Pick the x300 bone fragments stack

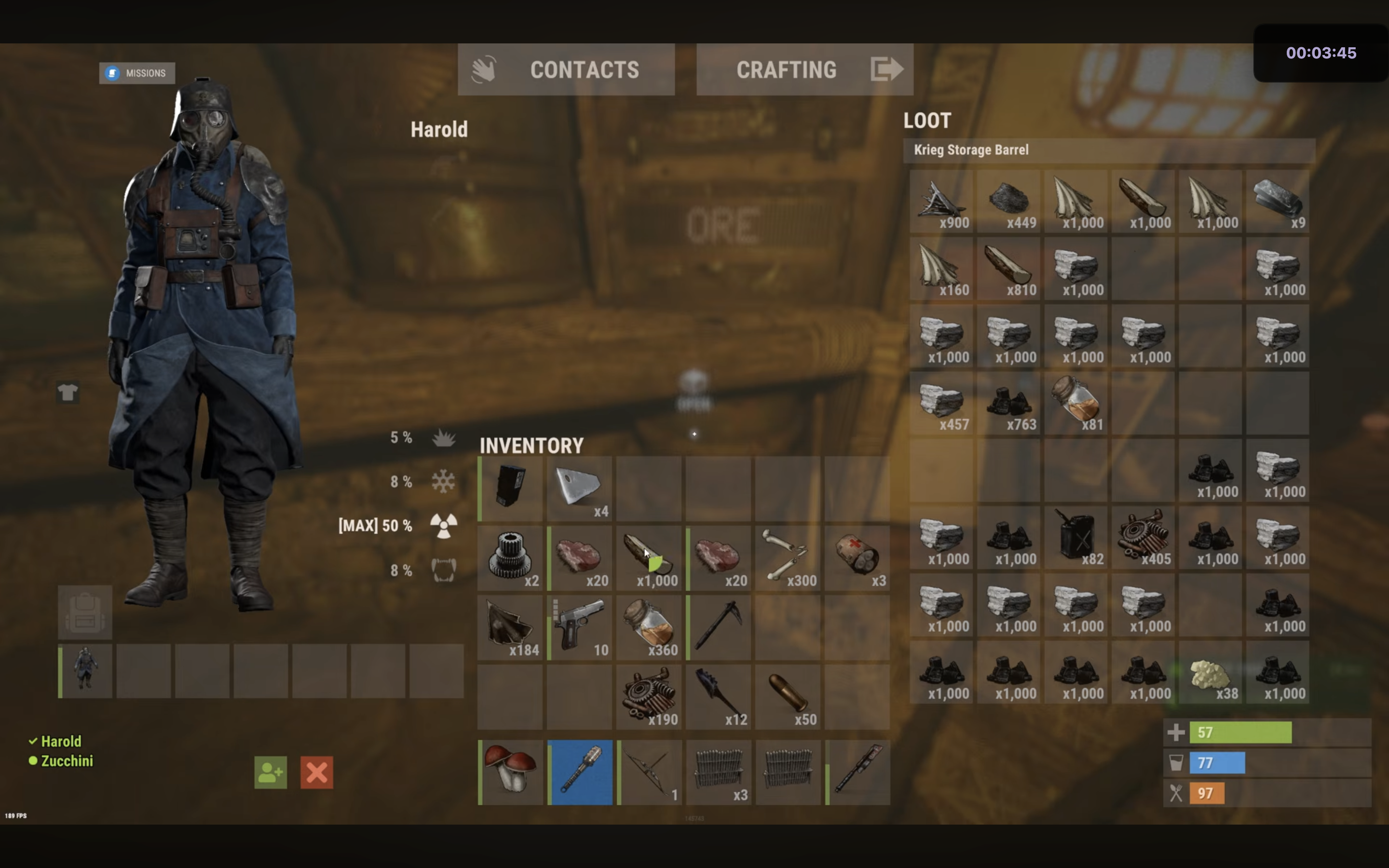788,557
